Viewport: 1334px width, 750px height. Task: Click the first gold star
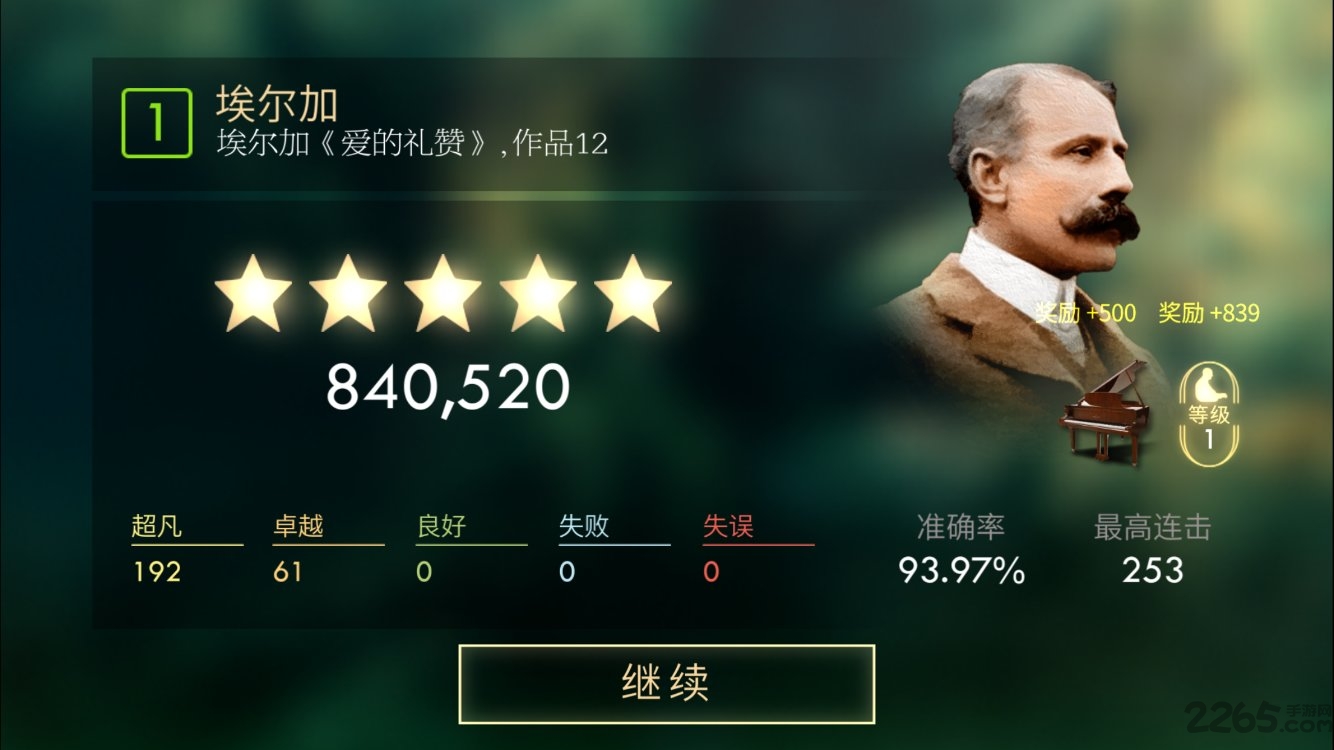pyautogui.click(x=251, y=293)
